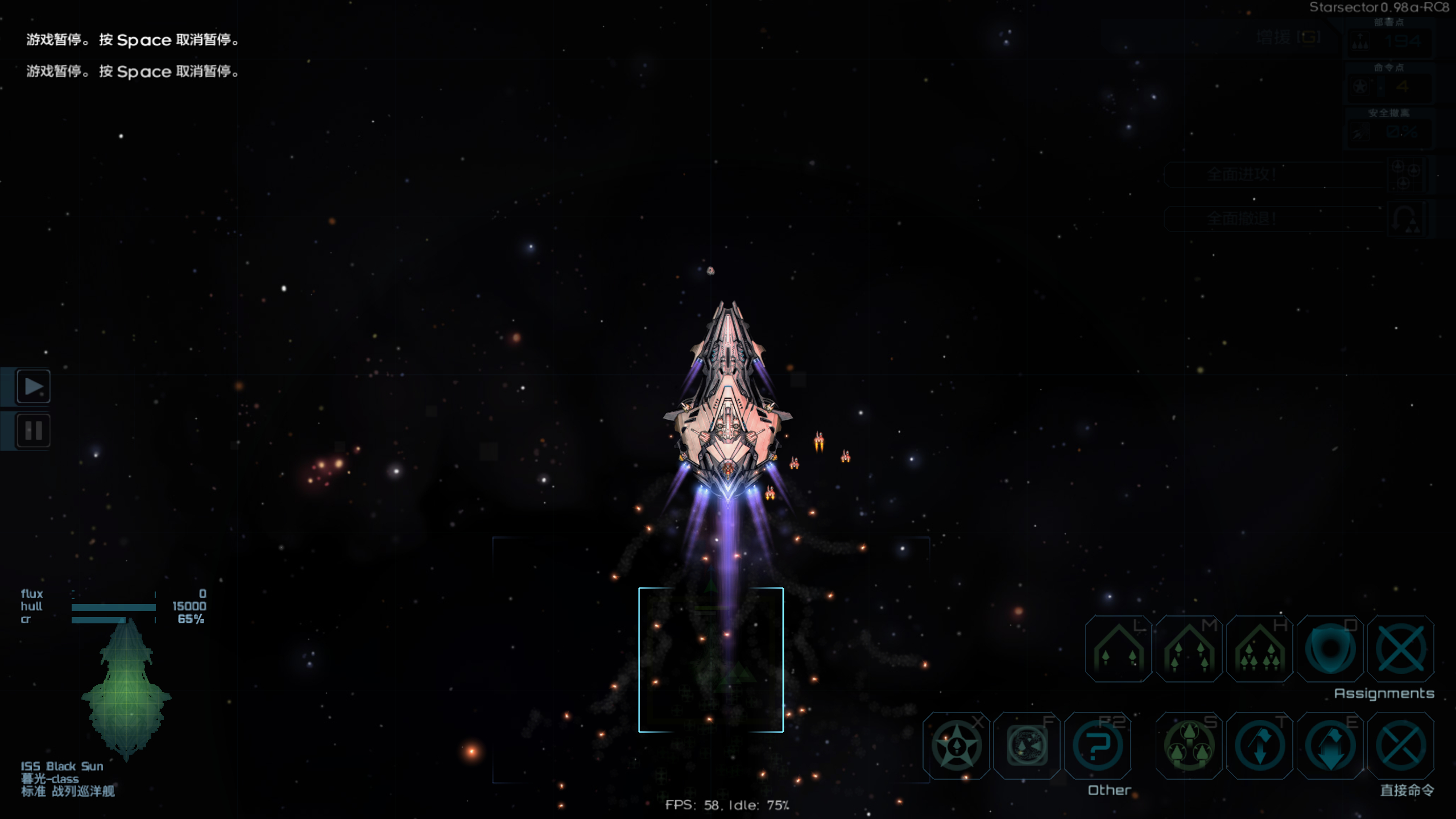
Task: Select the shield Defend assignment icon
Action: point(1330,649)
